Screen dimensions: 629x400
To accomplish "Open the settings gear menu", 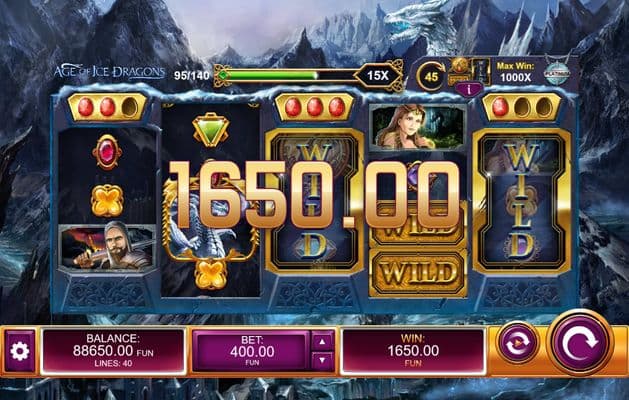I will [x=19, y=351].
